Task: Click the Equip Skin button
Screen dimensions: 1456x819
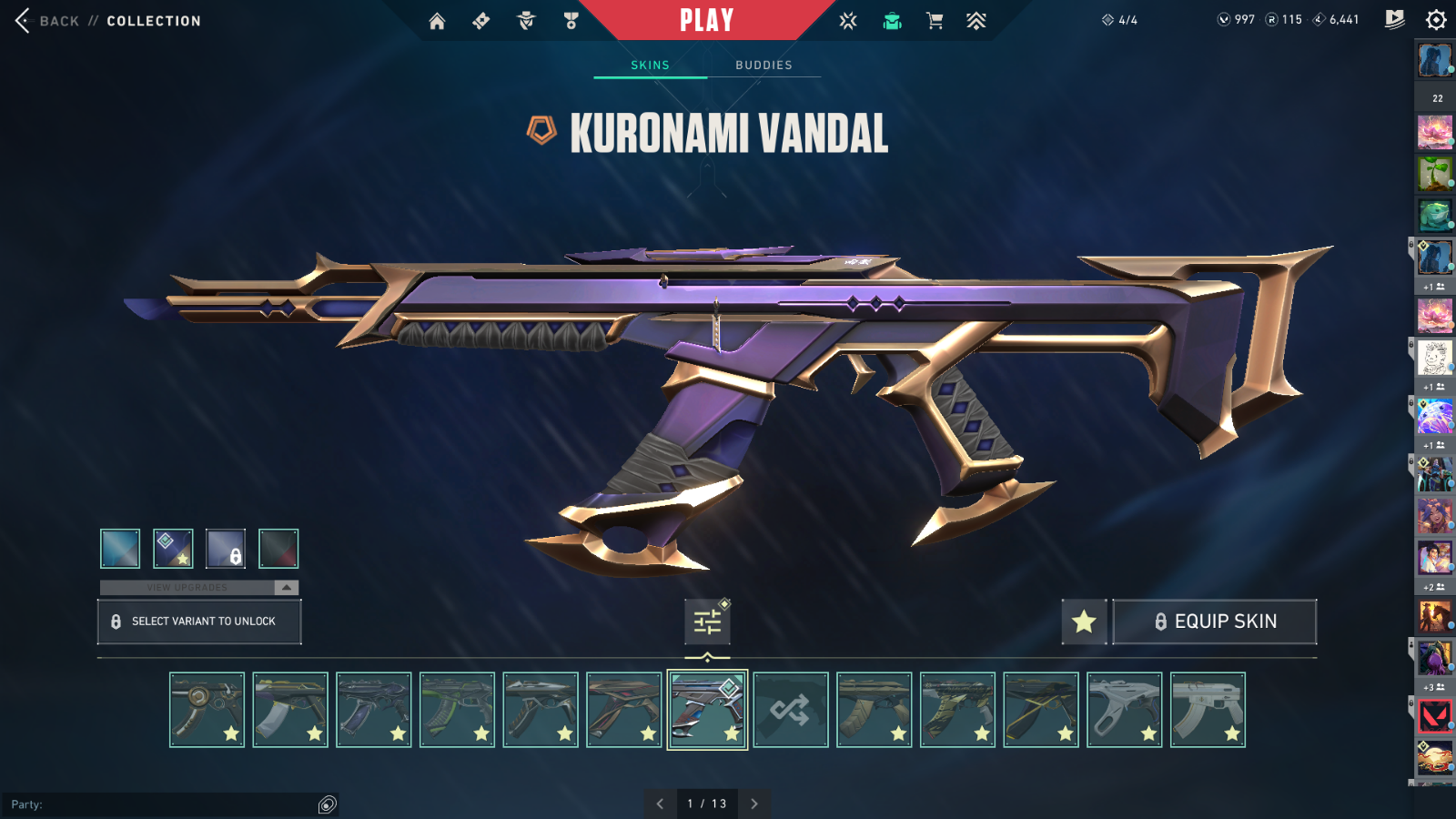Action: coord(1215,622)
